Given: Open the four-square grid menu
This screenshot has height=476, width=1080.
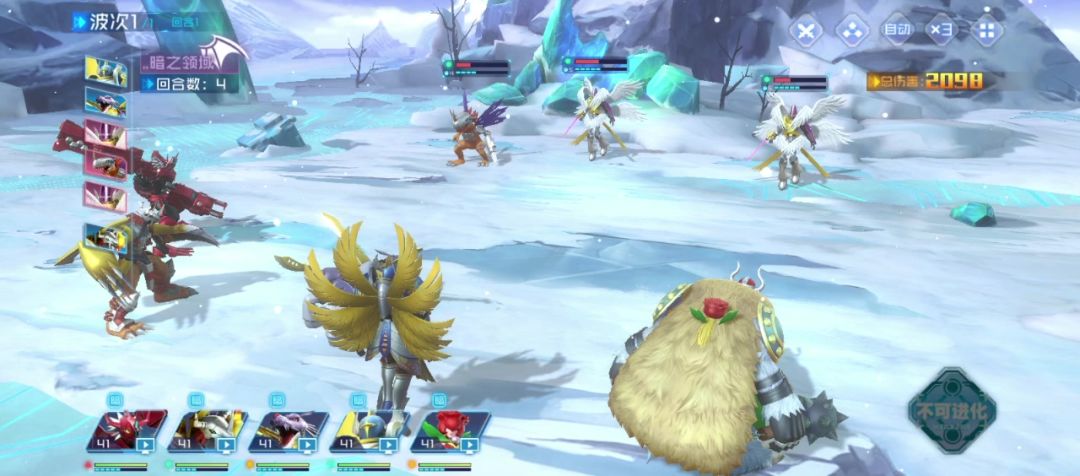Looking at the screenshot, I should (x=986, y=30).
